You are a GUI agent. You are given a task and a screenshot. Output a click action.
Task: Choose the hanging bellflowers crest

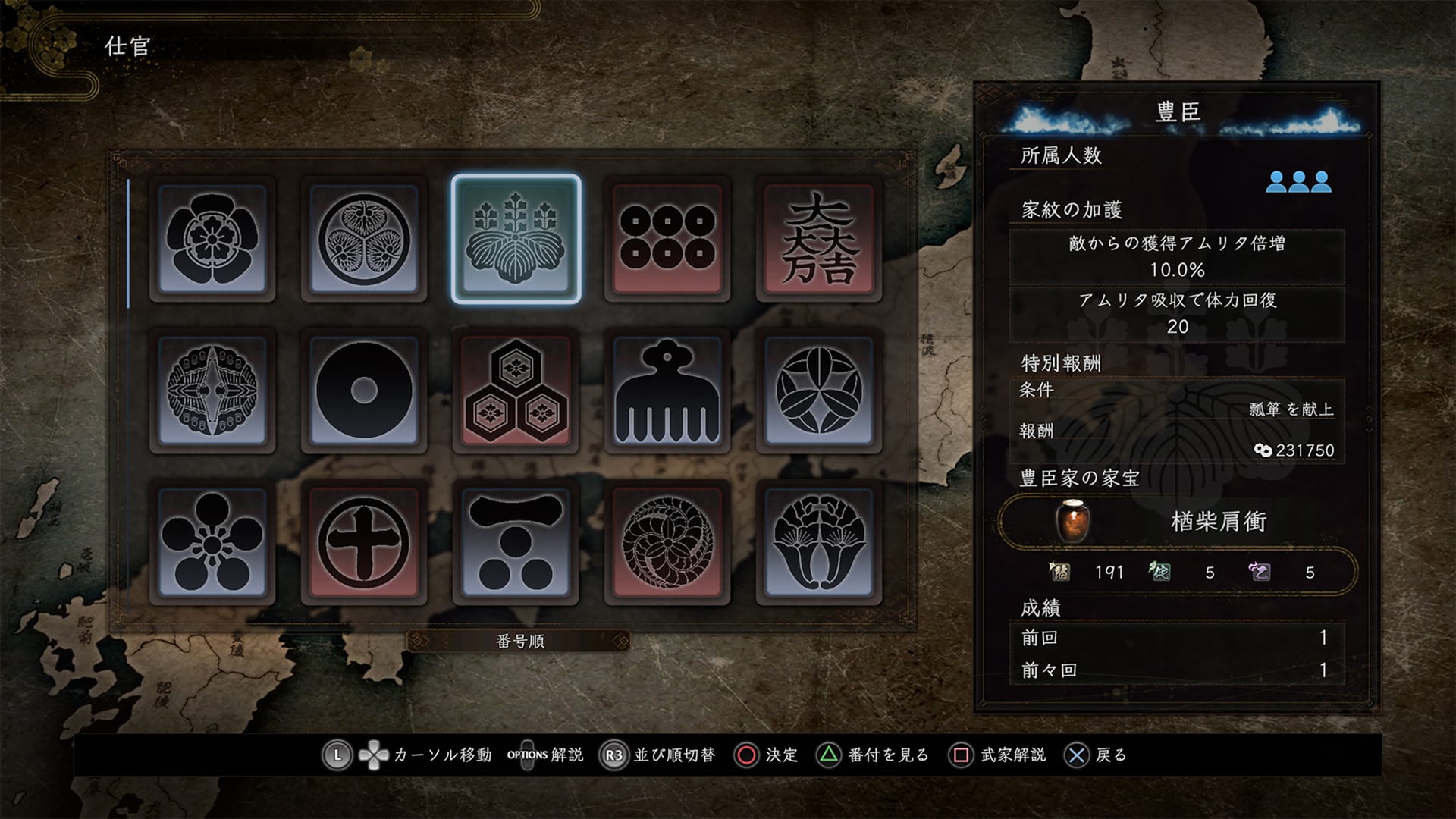click(x=819, y=542)
